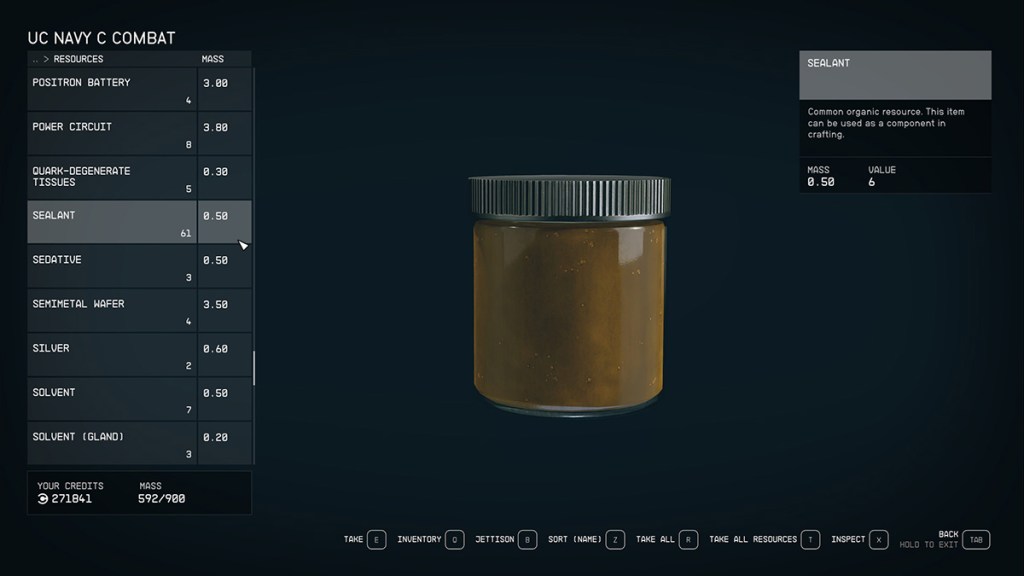1024x576 pixels.
Task: Click the item list scrollbar
Action: 254,367
